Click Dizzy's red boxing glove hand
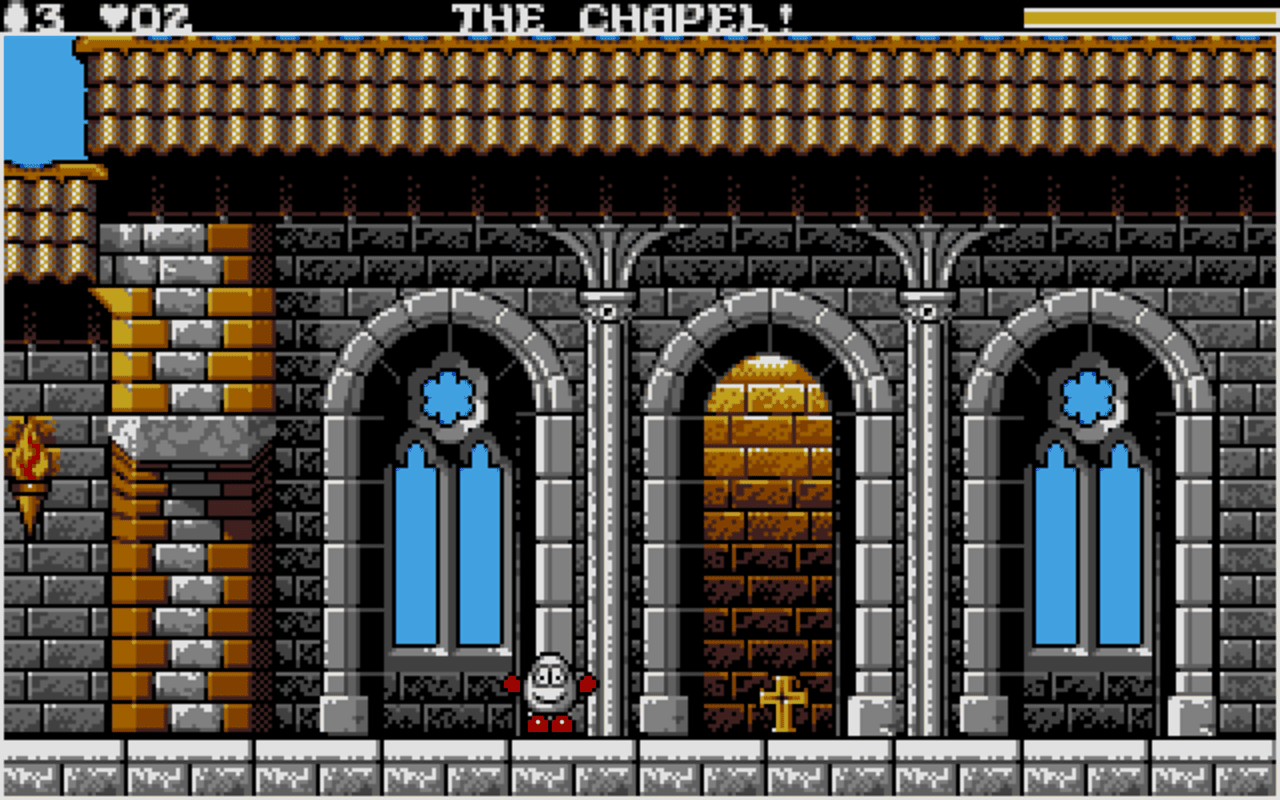 tap(589, 685)
